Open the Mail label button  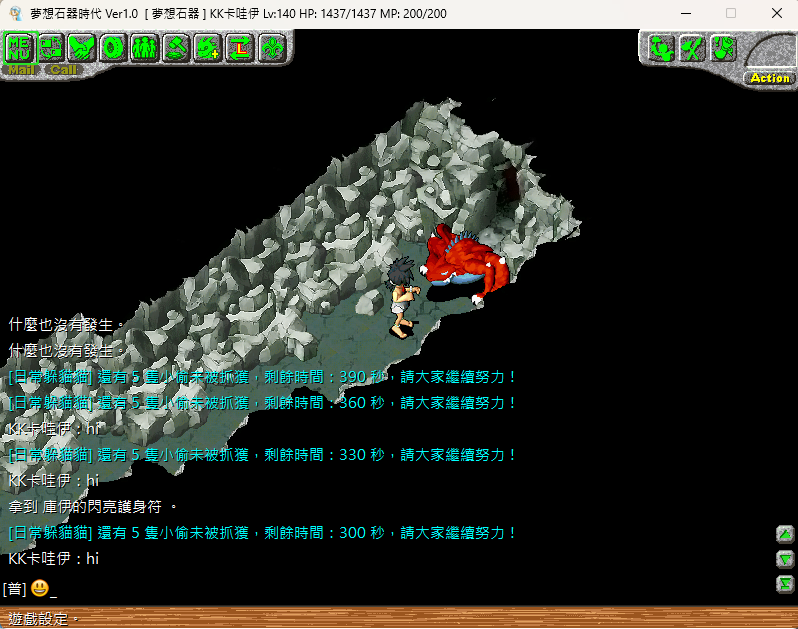(x=20, y=70)
